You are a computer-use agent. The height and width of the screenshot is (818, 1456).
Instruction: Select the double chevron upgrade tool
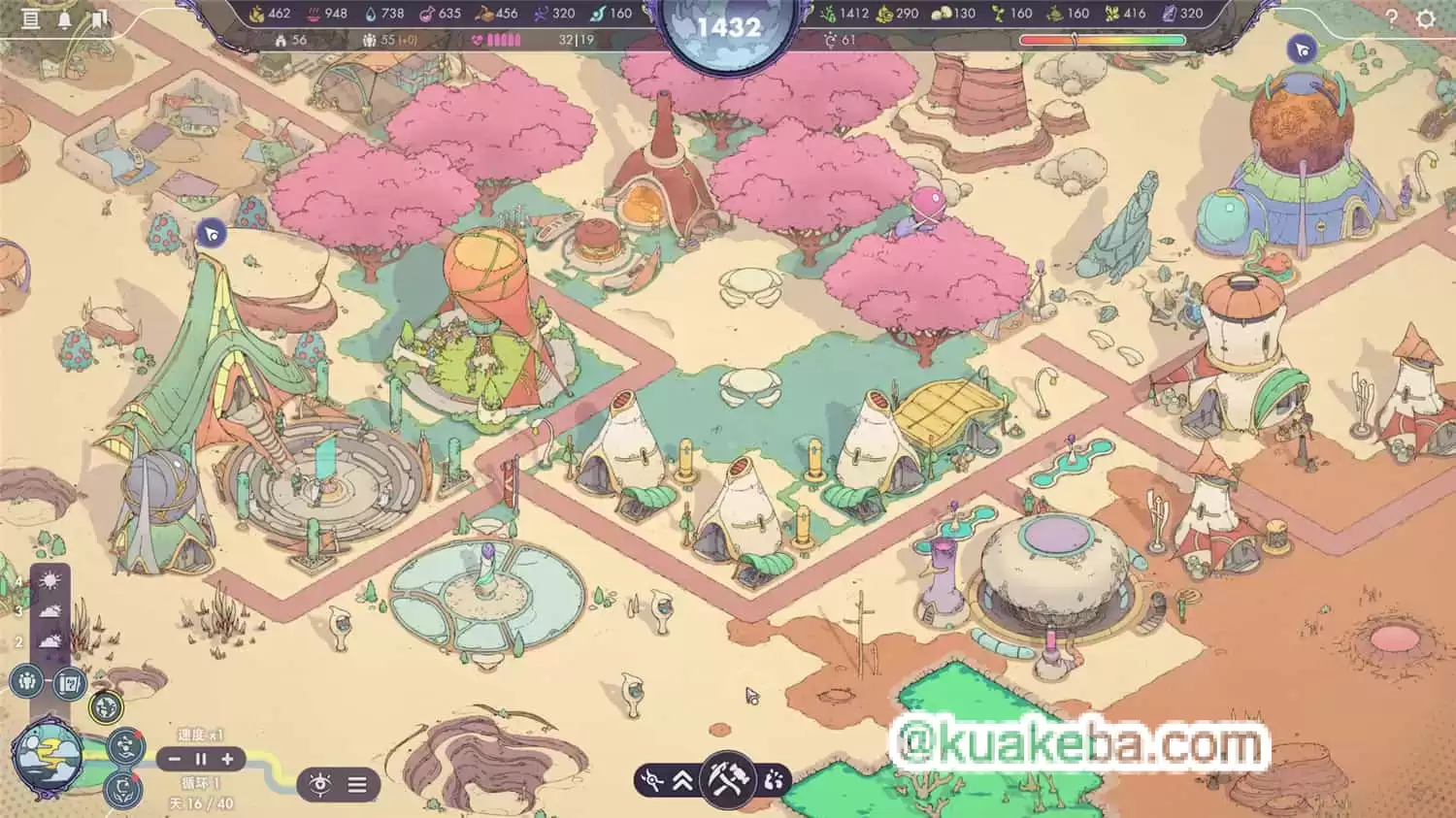click(682, 780)
